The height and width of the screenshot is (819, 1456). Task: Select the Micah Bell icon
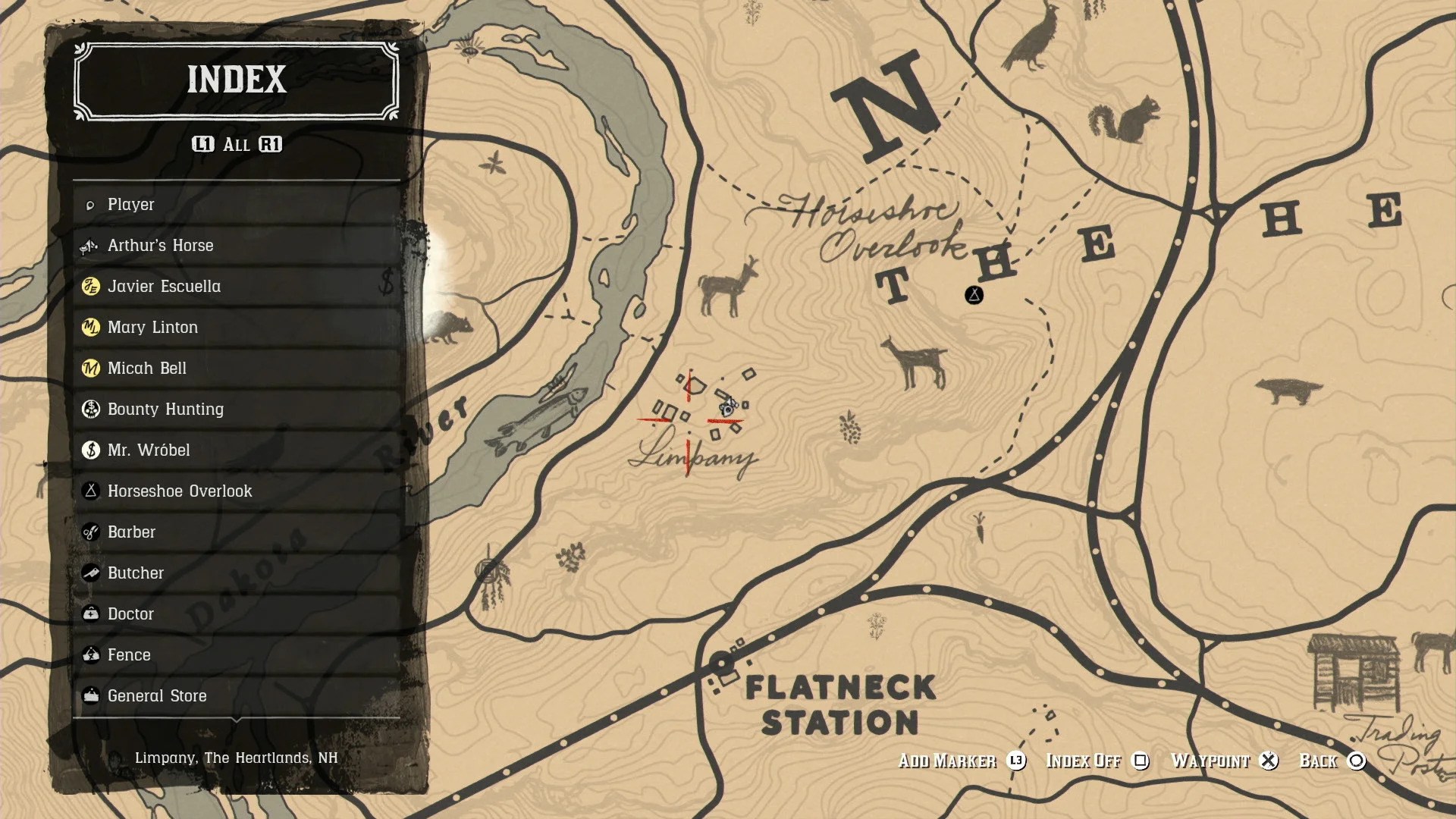89,369
